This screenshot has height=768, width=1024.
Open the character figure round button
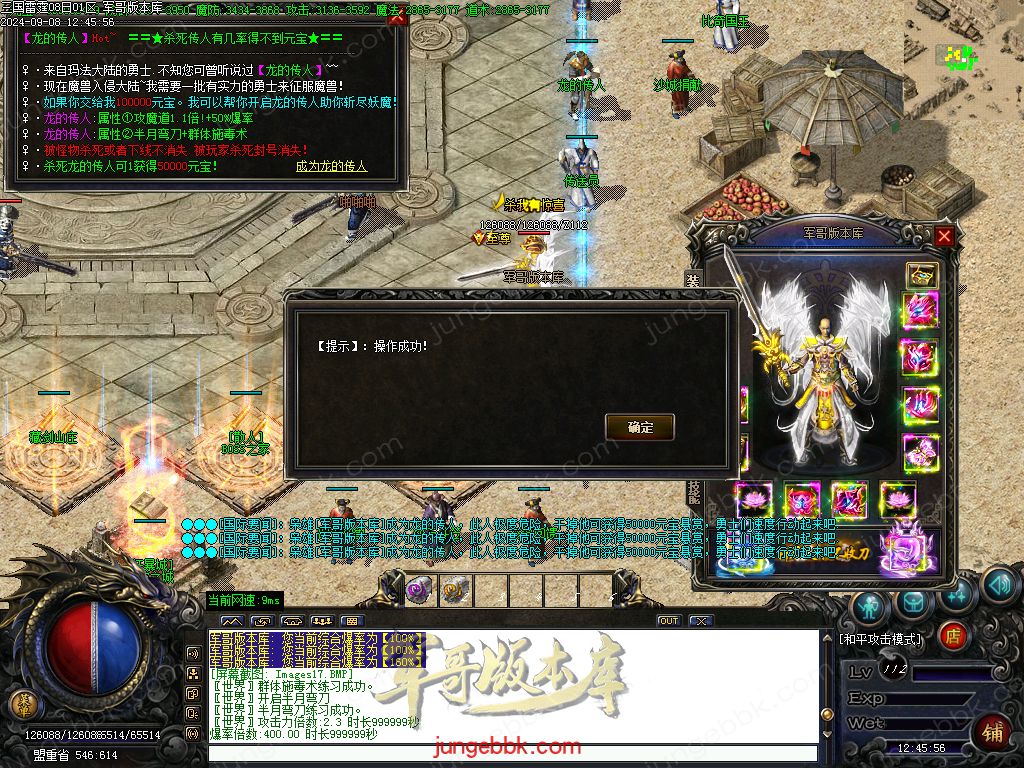(871, 606)
